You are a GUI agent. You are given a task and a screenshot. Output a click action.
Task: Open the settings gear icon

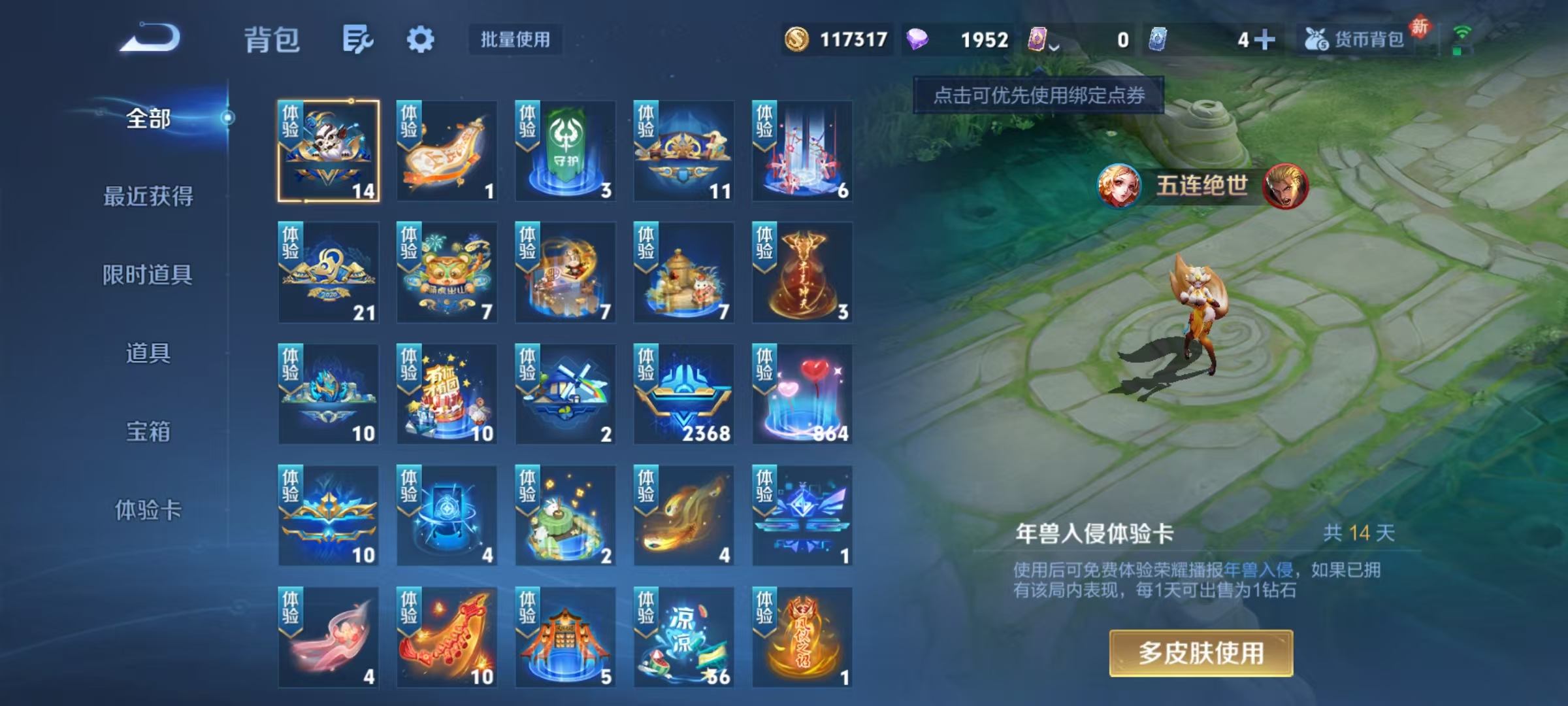[x=421, y=39]
